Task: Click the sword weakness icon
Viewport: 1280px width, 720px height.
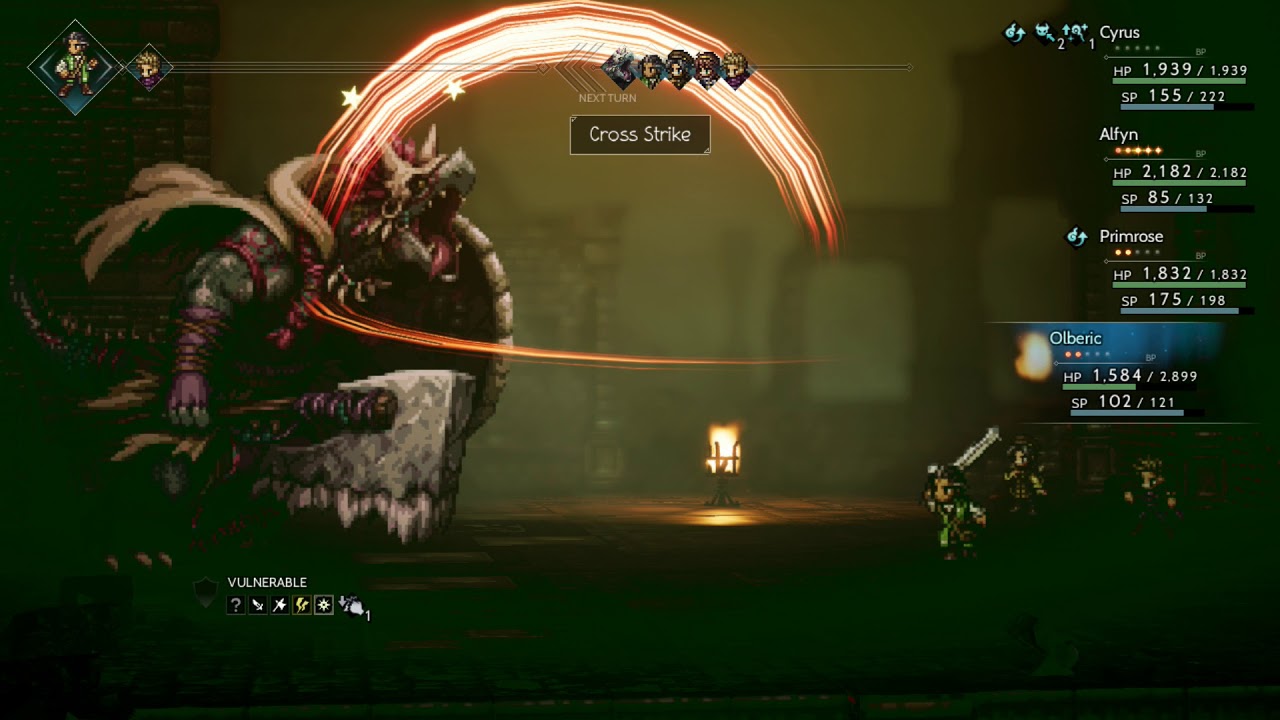Action: [x=258, y=605]
